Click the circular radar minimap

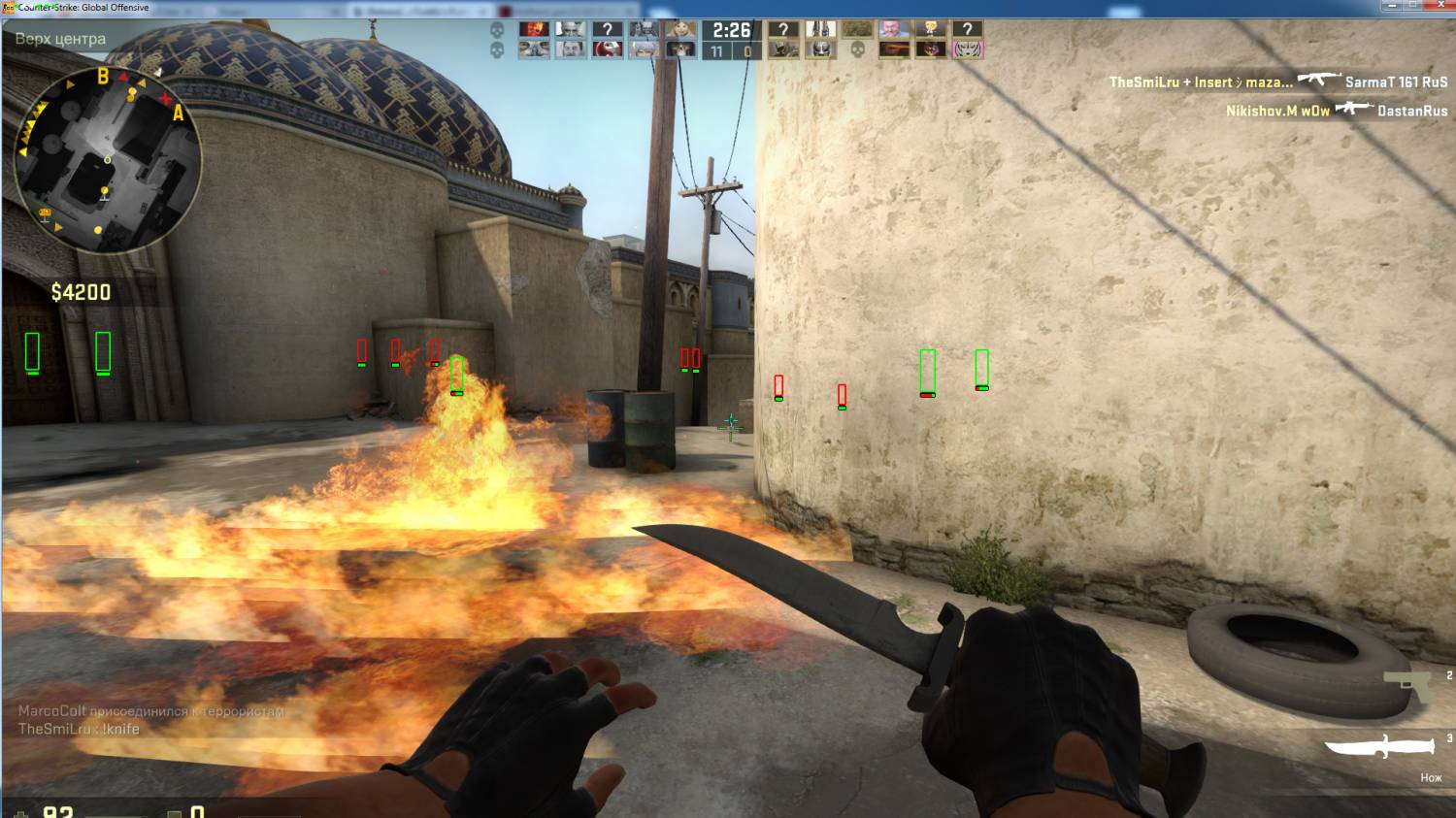point(107,160)
